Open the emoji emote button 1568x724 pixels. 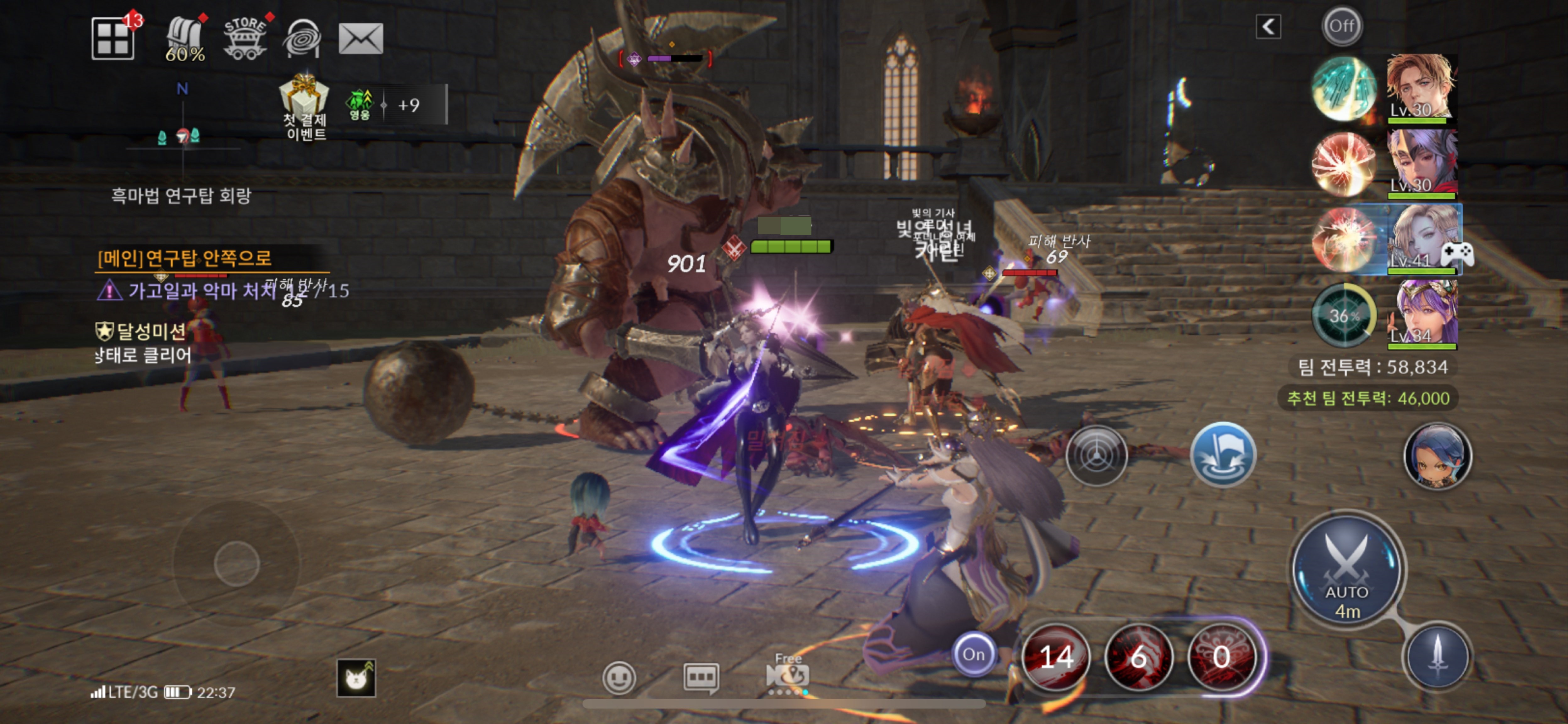click(619, 677)
